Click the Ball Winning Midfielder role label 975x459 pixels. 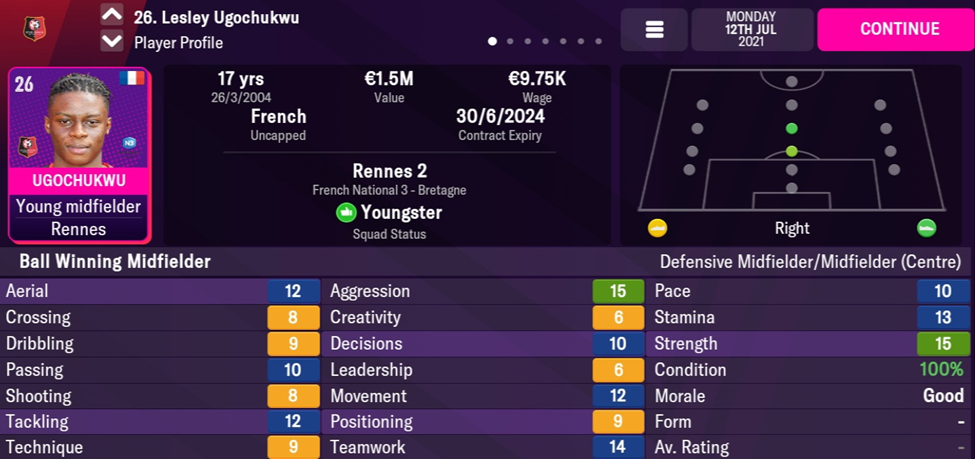(x=115, y=262)
